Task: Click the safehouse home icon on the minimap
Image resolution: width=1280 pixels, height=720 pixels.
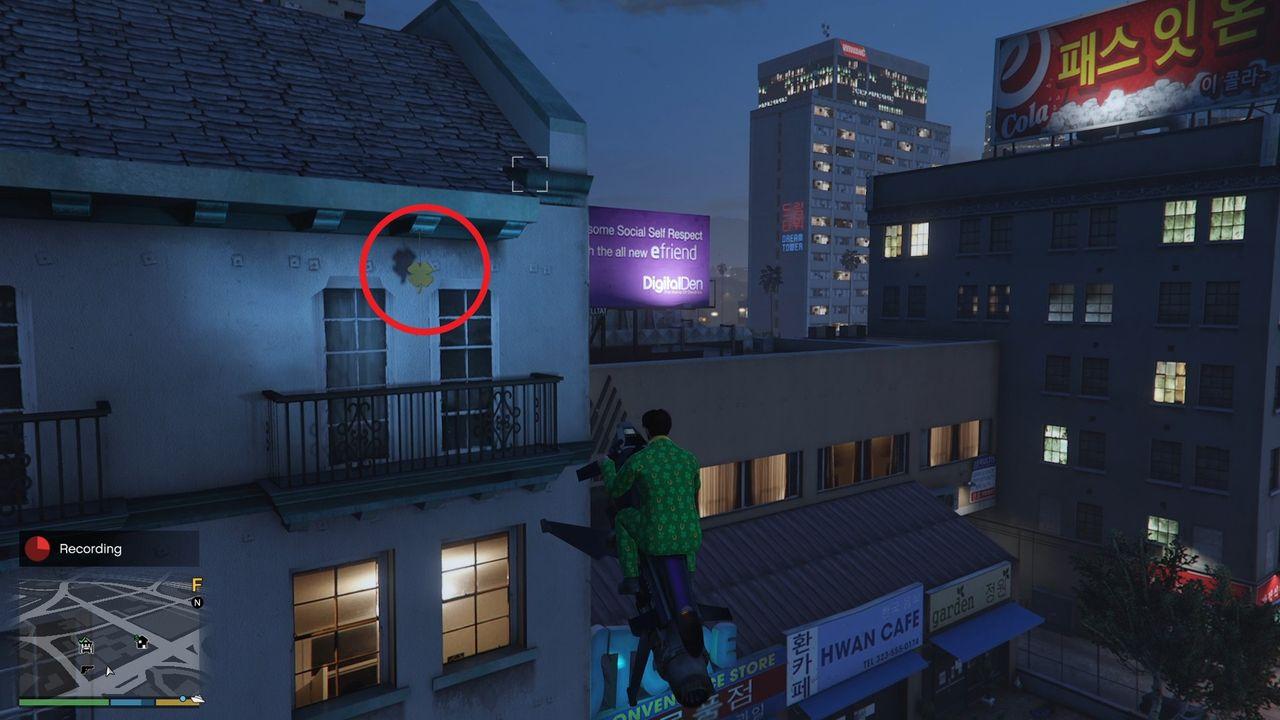Action: click(x=141, y=642)
